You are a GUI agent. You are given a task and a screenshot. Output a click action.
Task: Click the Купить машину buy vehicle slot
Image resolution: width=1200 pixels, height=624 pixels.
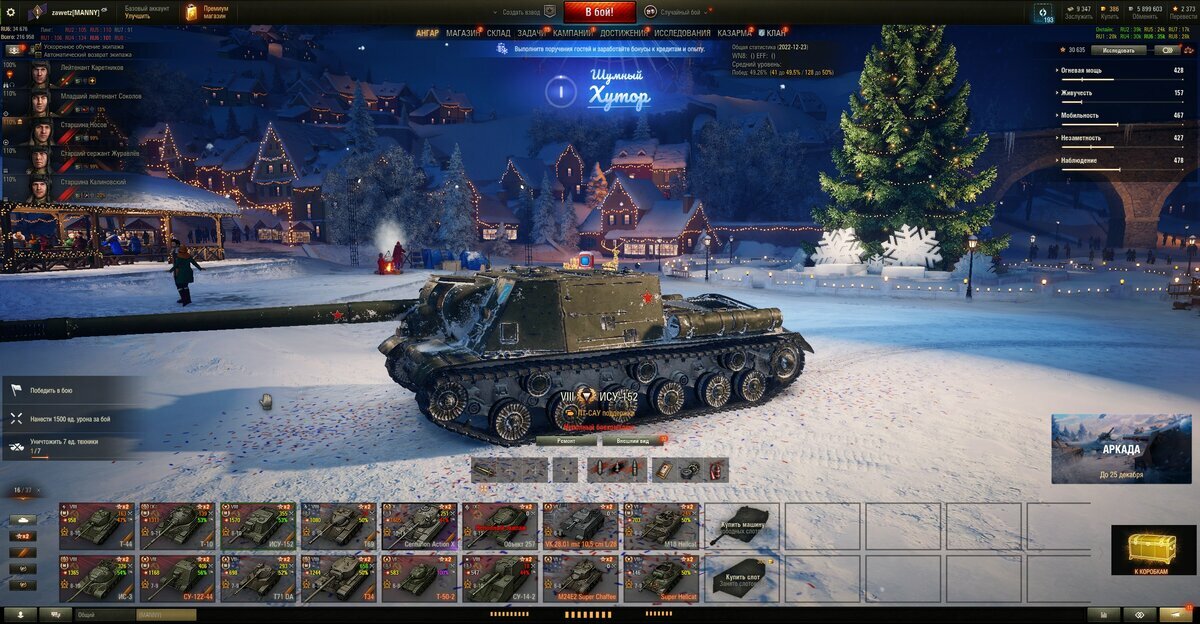coord(742,525)
